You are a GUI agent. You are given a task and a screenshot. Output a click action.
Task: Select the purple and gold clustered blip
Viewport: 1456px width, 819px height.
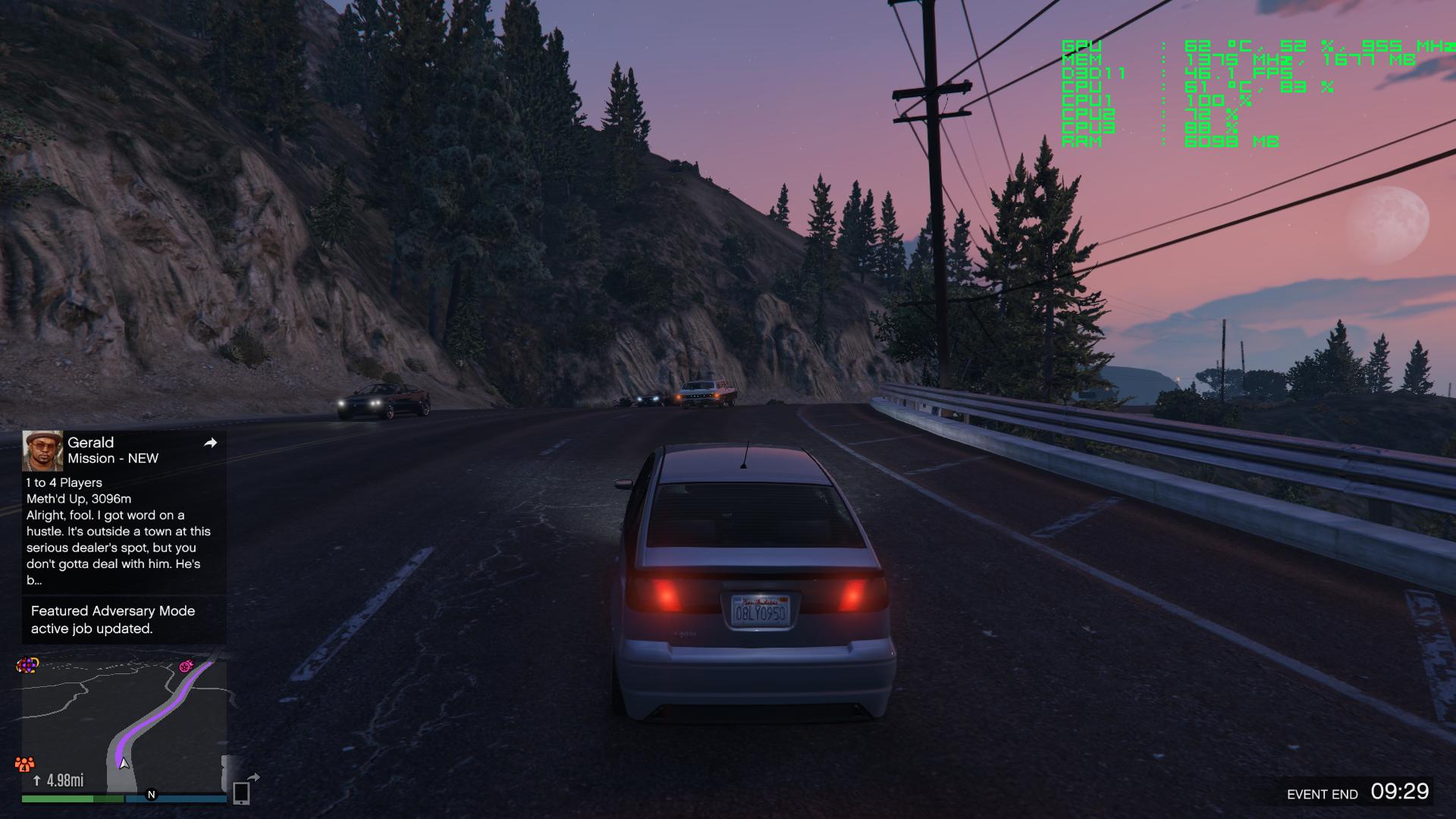point(27,665)
